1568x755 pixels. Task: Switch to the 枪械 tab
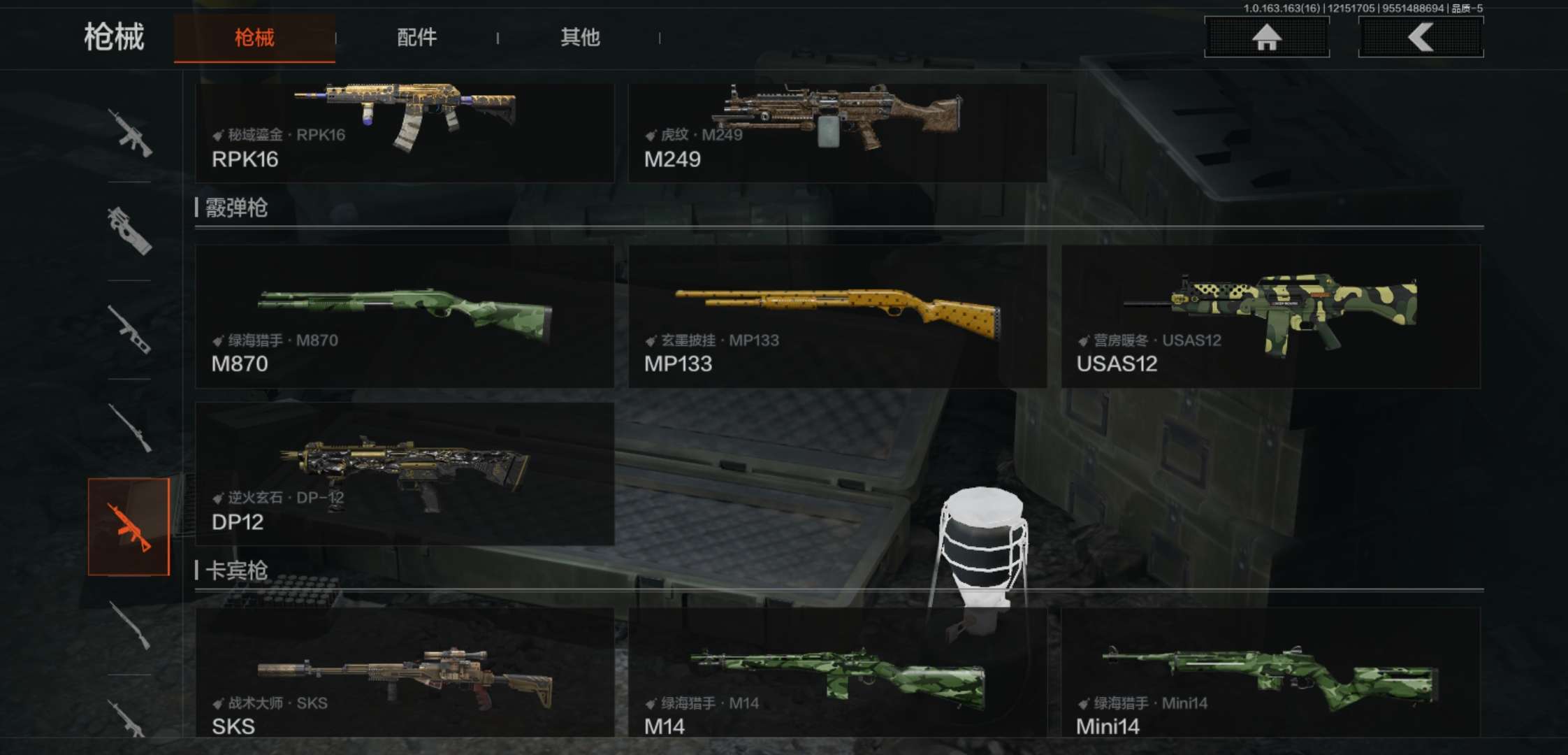point(254,38)
